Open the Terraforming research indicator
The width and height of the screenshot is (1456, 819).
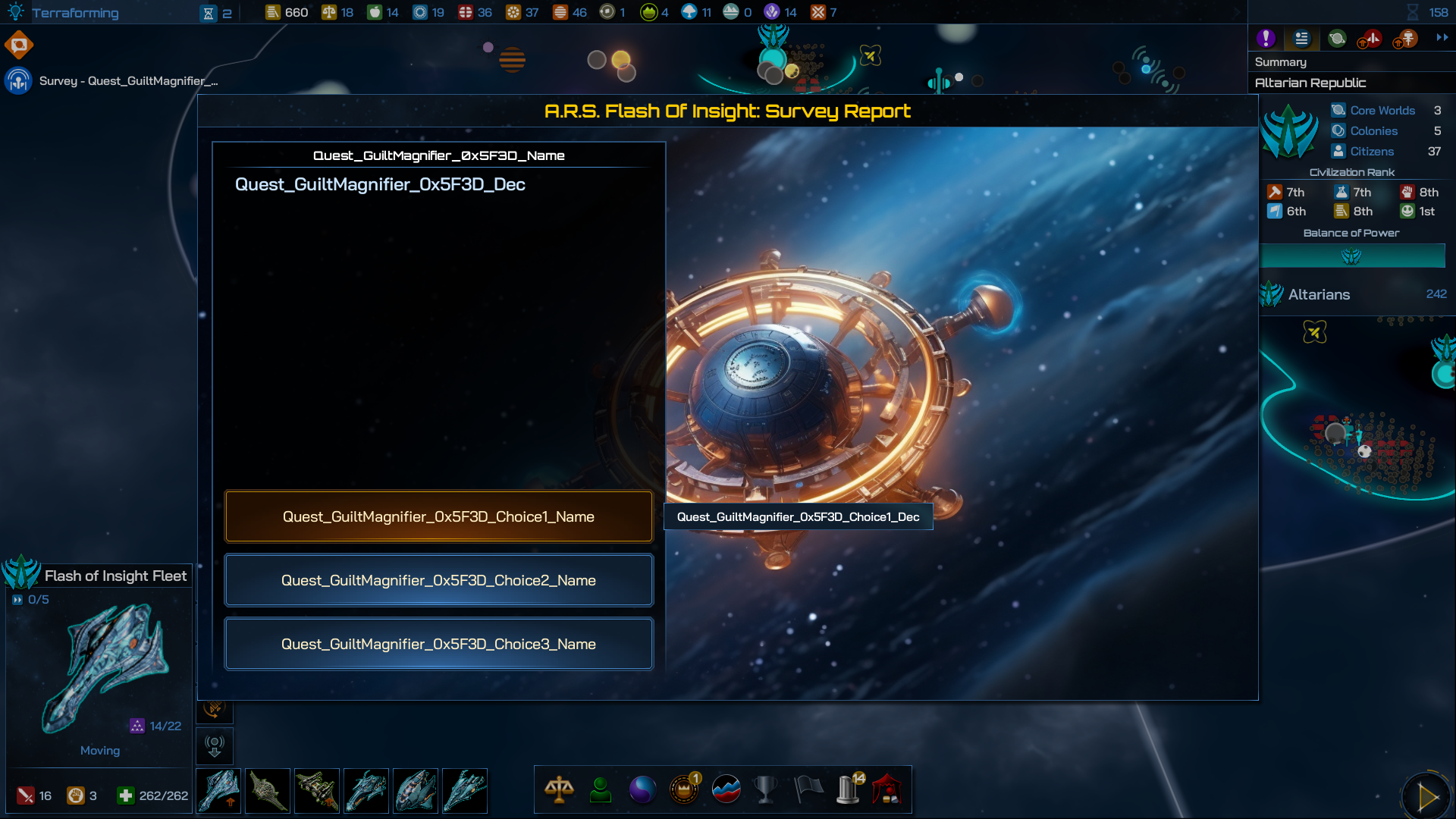tap(74, 13)
